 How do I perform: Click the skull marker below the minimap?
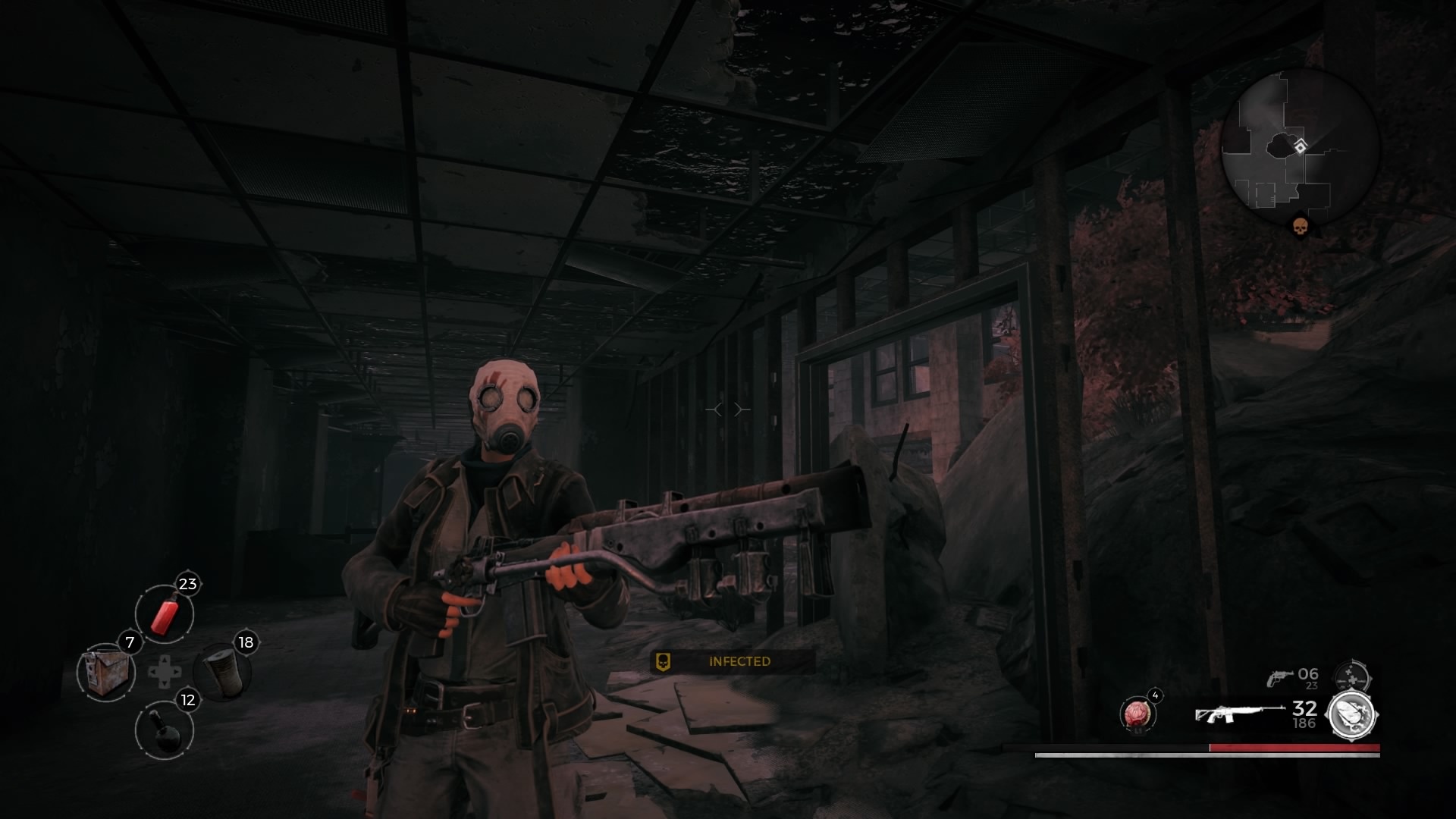pos(1300,226)
